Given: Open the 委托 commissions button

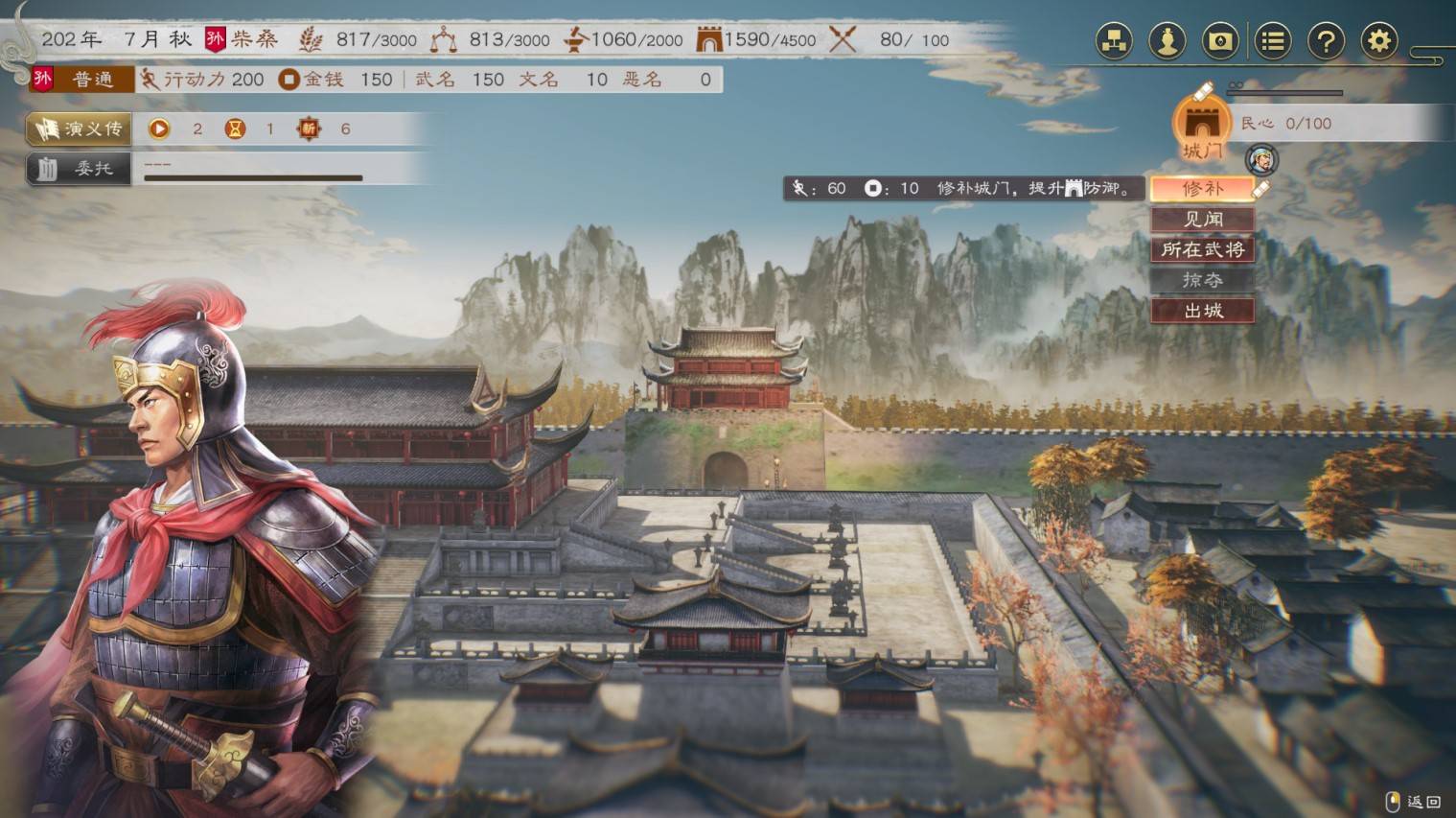Looking at the screenshot, I should 80,169.
